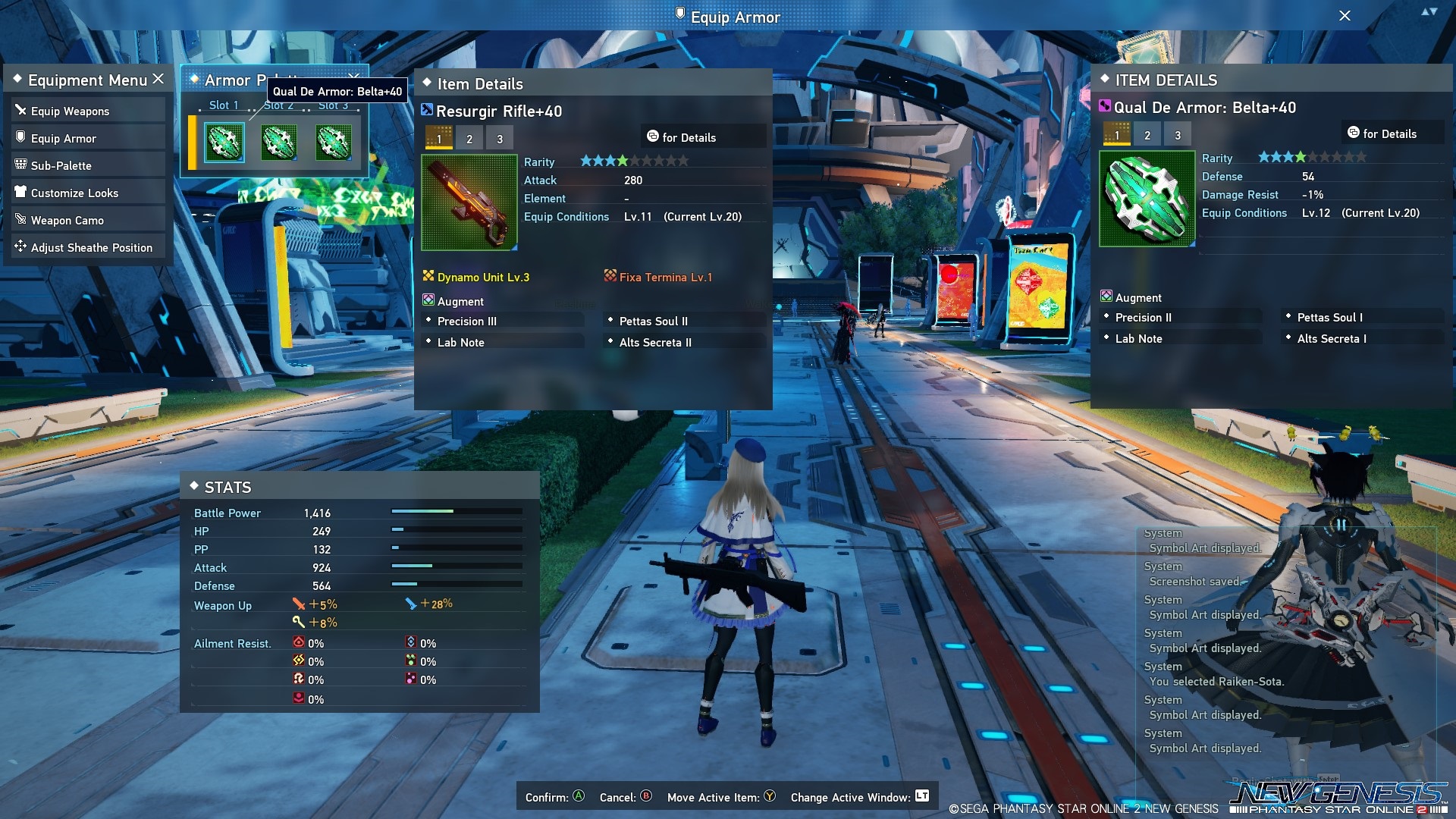Open Sub-Palette via its grid icon

[21, 165]
